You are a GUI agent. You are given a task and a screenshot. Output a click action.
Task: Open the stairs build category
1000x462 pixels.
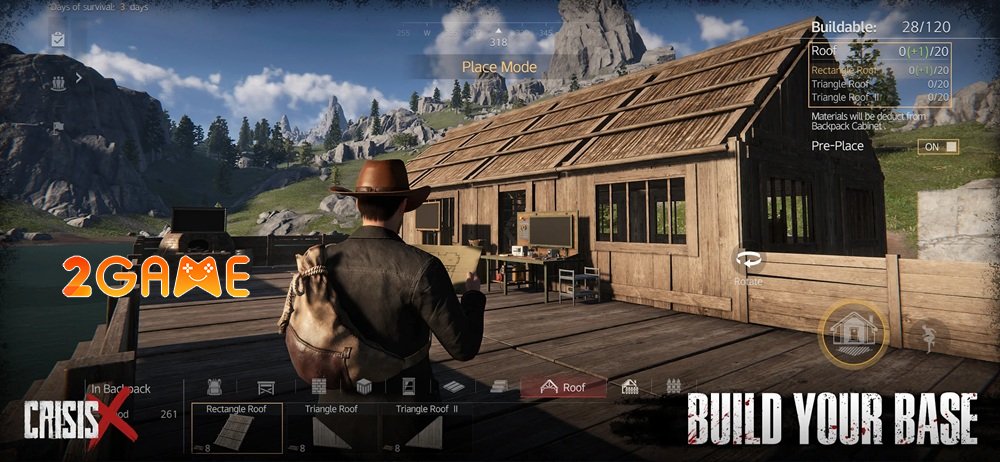click(x=500, y=387)
